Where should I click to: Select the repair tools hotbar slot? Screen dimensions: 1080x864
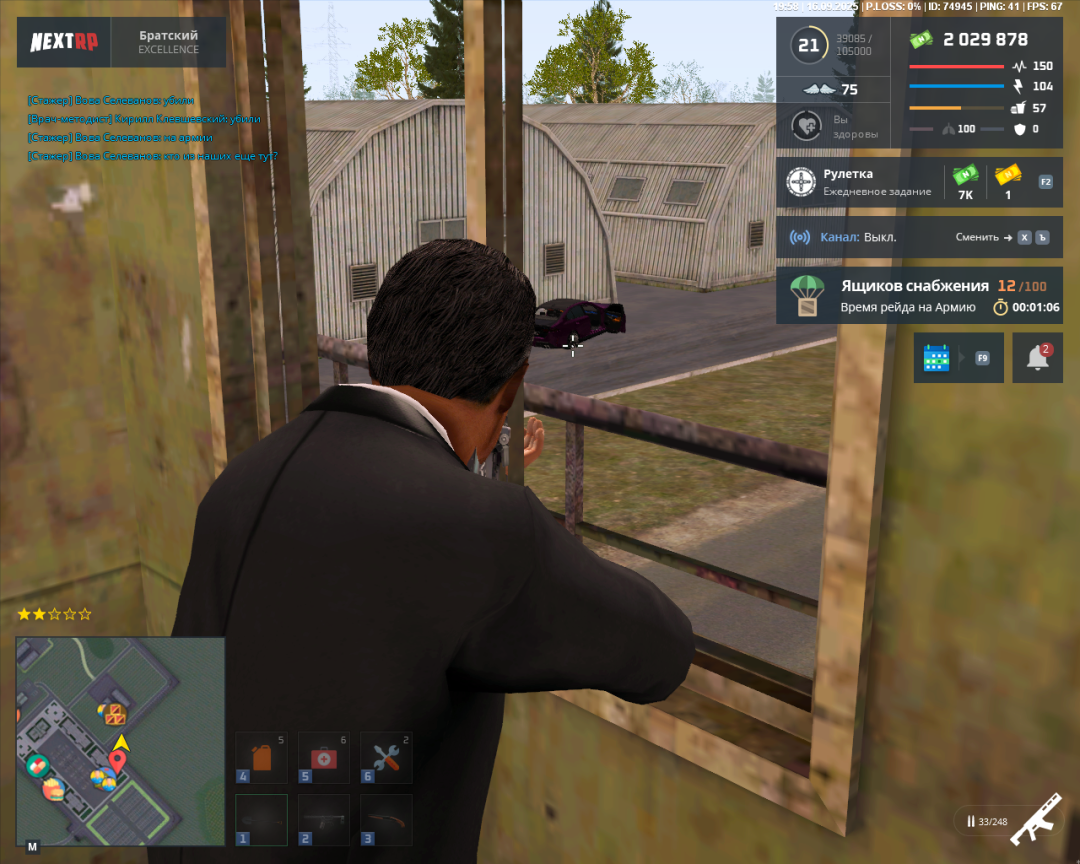coord(386,758)
